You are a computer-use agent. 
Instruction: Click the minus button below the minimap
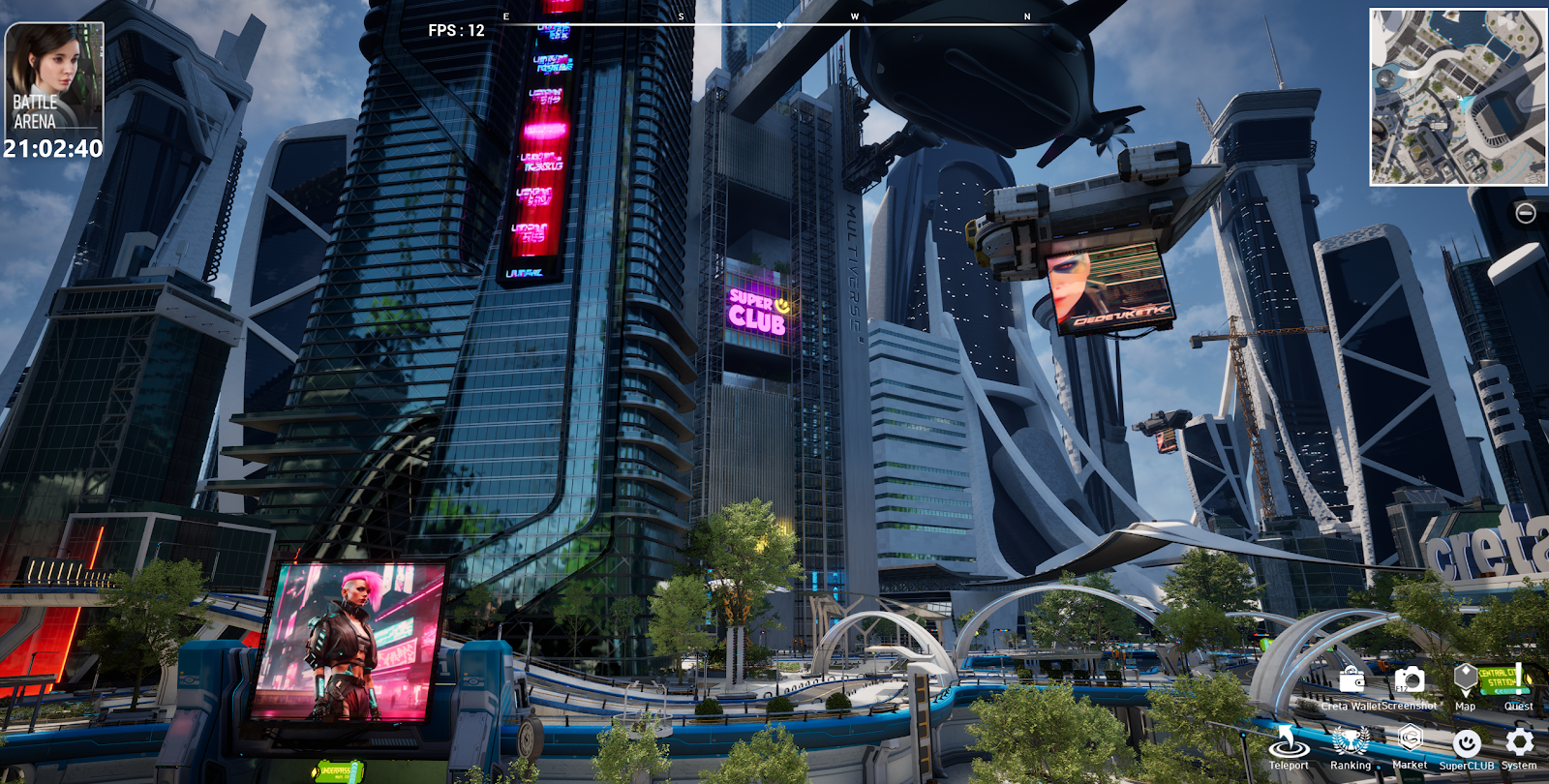coord(1525,213)
